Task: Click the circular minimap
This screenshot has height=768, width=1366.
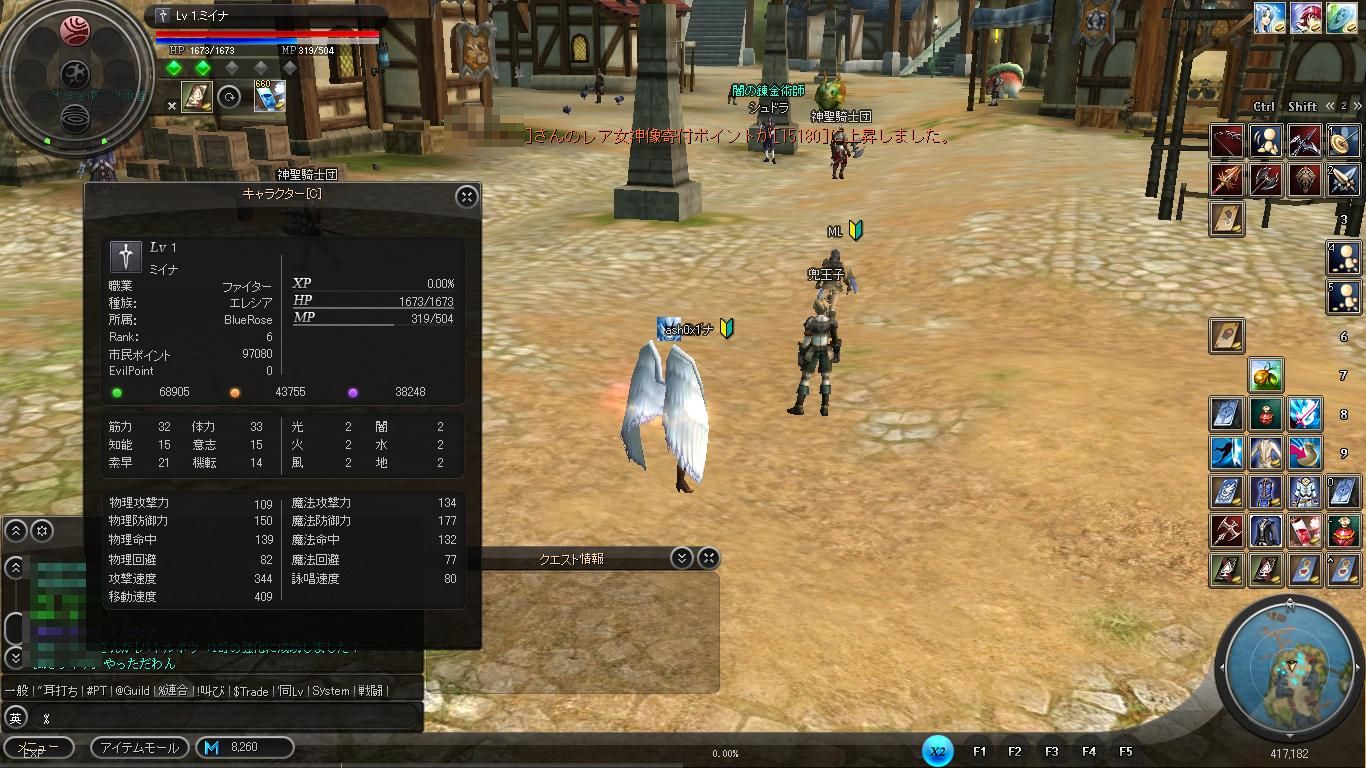Action: click(x=1289, y=668)
